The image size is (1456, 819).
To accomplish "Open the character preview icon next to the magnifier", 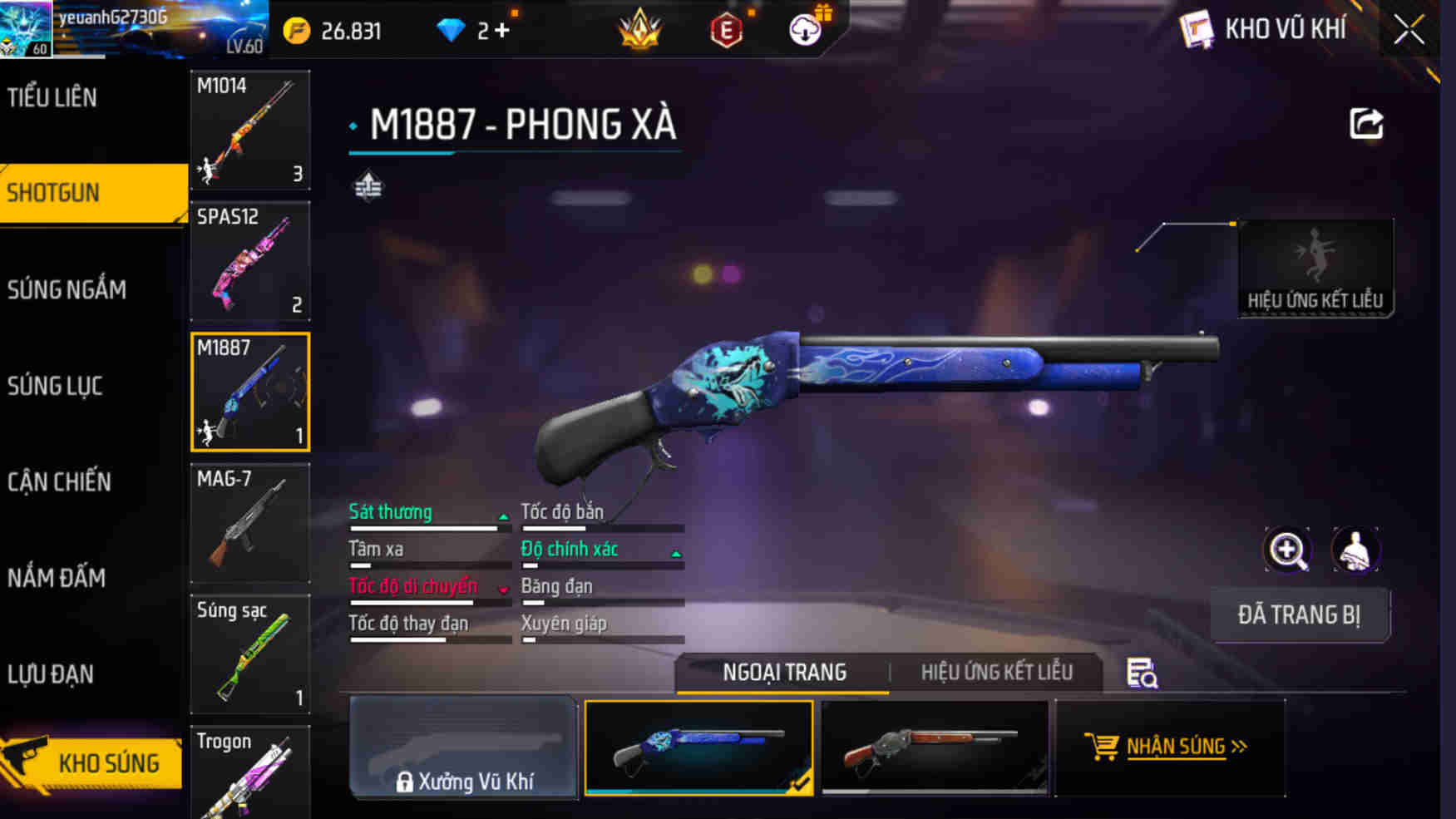I will tap(1356, 550).
